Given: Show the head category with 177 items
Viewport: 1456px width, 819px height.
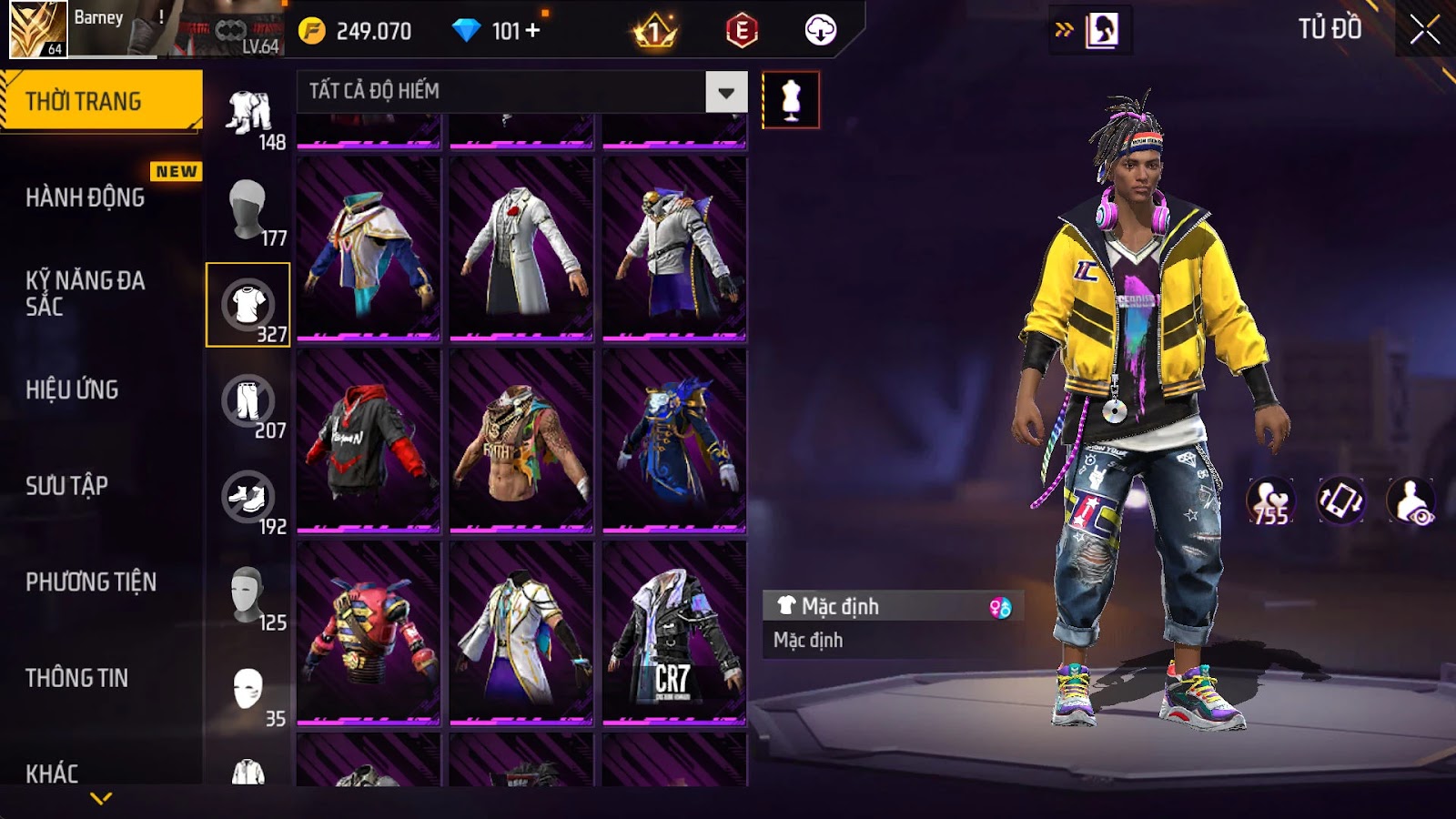Looking at the screenshot, I should [248, 209].
